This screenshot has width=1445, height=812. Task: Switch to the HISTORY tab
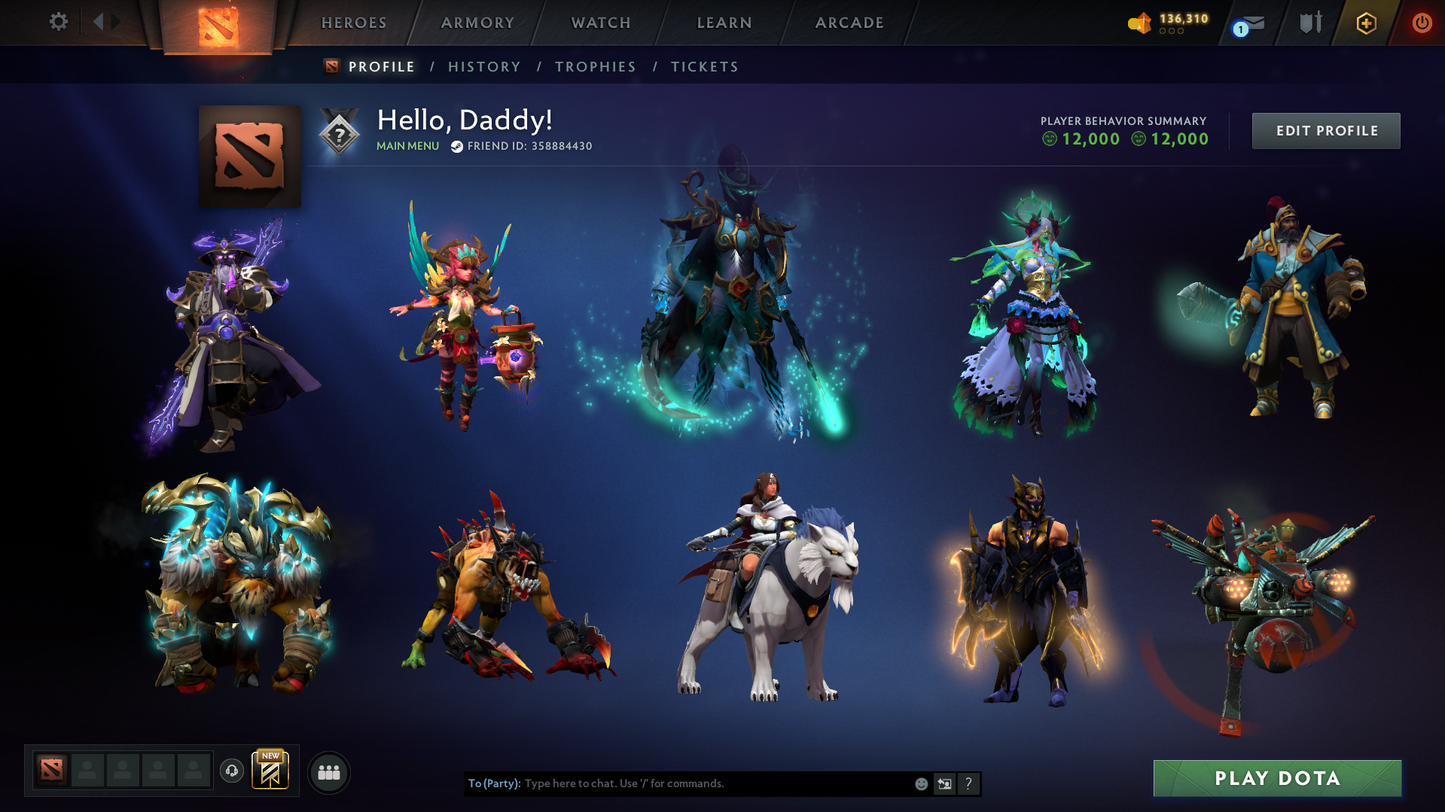[x=485, y=66]
